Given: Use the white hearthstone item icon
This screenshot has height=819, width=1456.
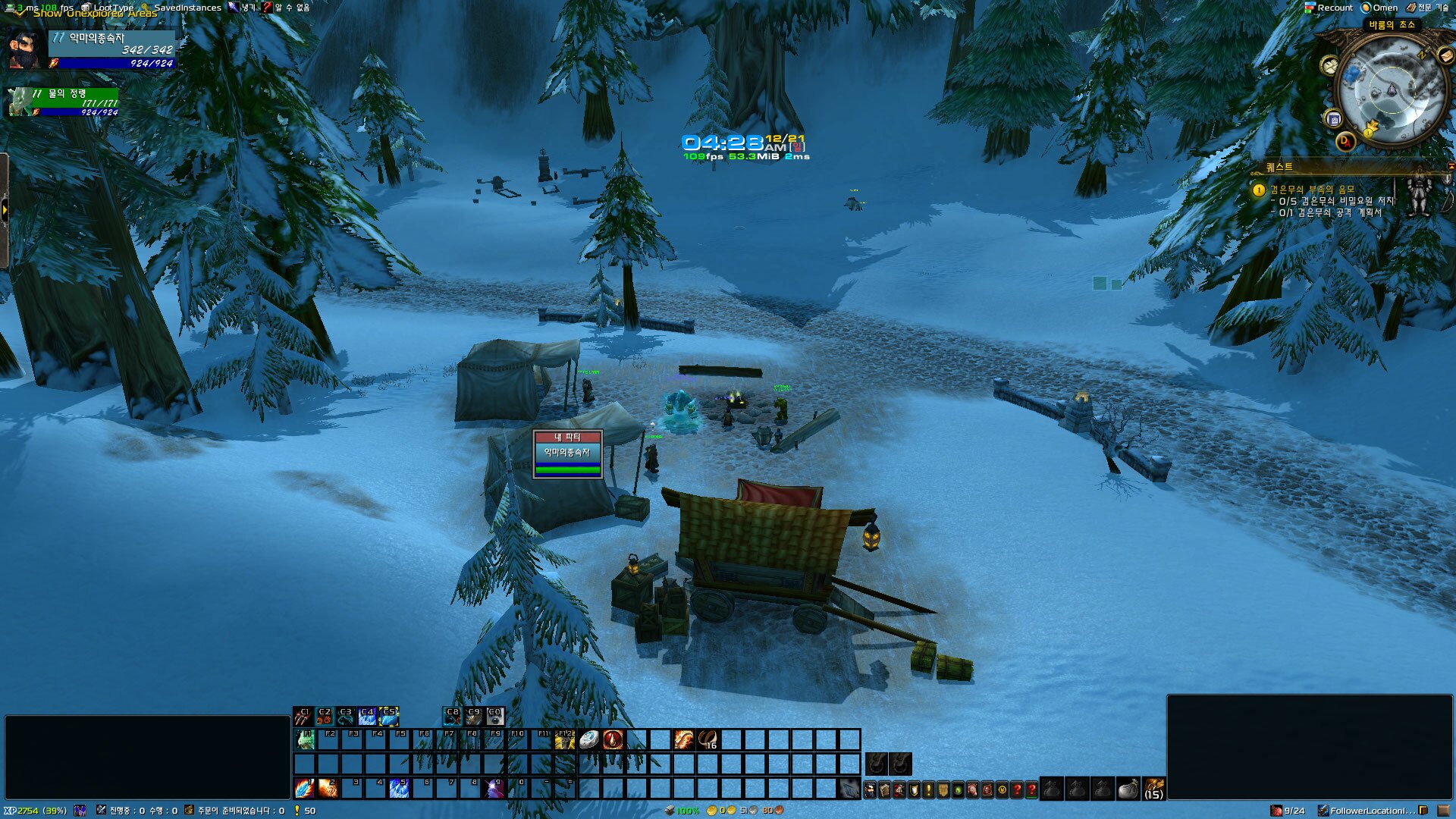Looking at the screenshot, I should 589,739.
